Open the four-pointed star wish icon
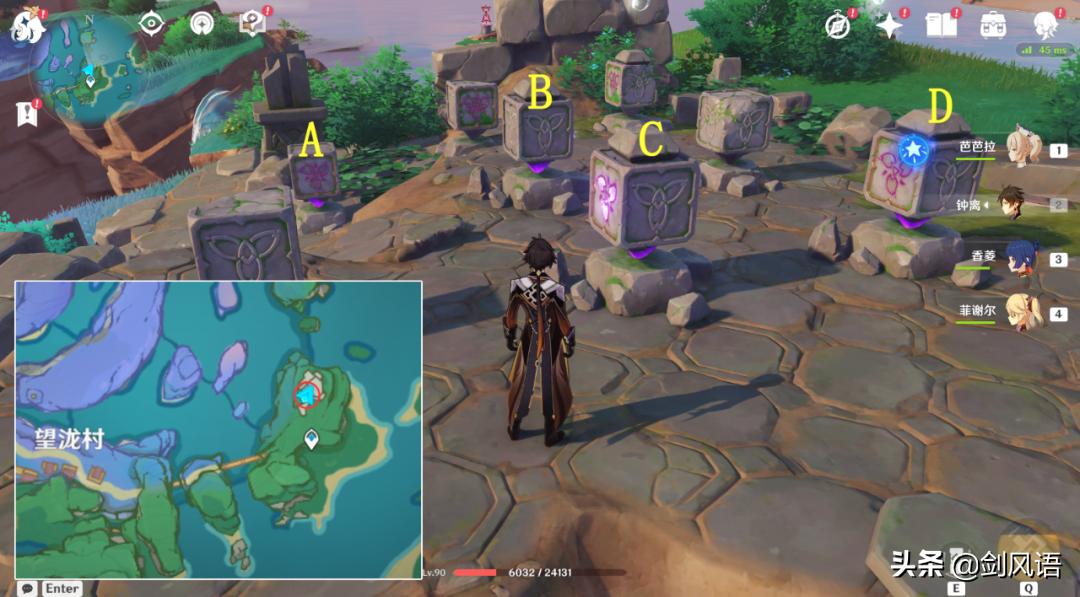 click(889, 26)
